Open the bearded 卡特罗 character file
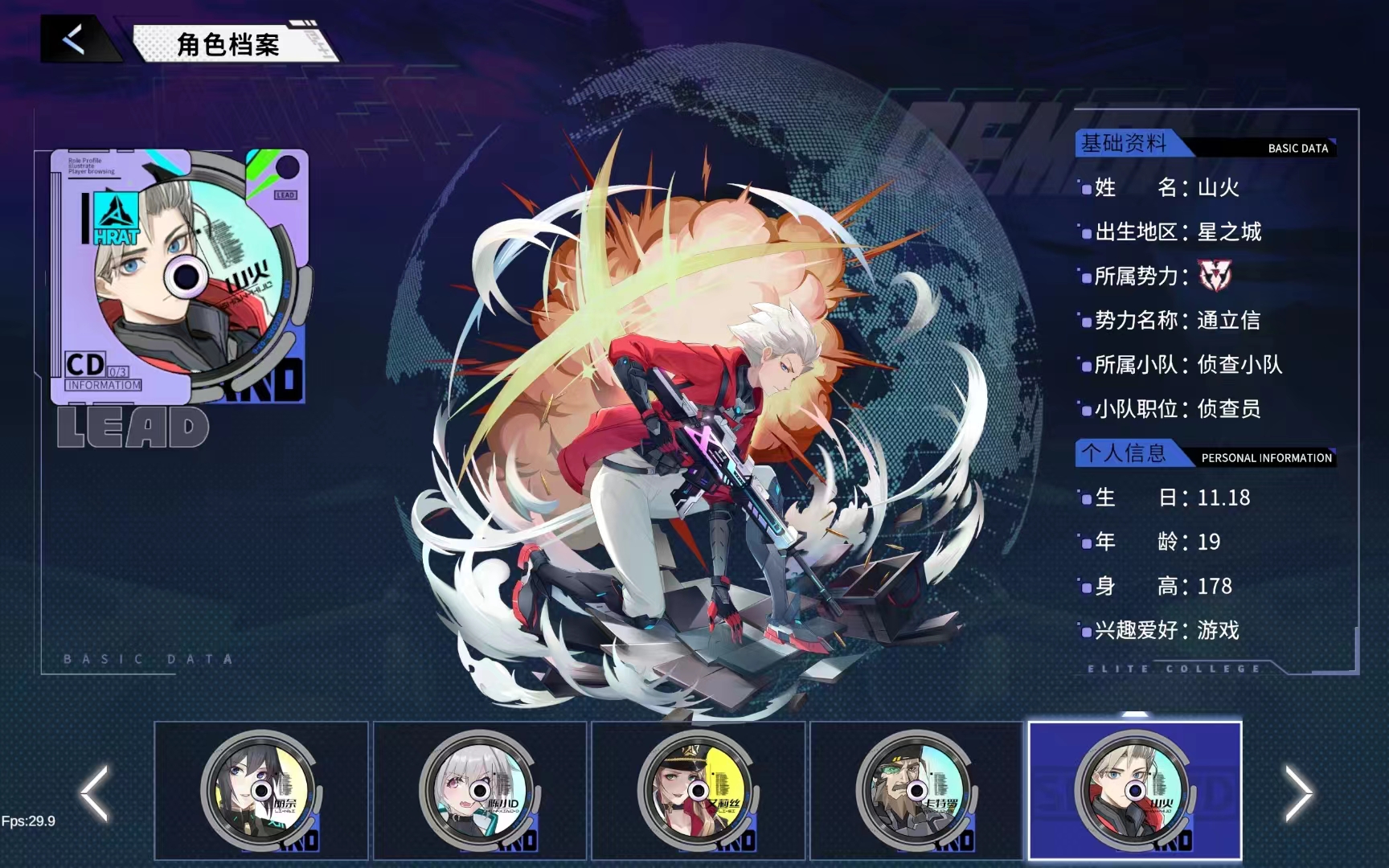Screen dimensions: 1389x868 916,791
